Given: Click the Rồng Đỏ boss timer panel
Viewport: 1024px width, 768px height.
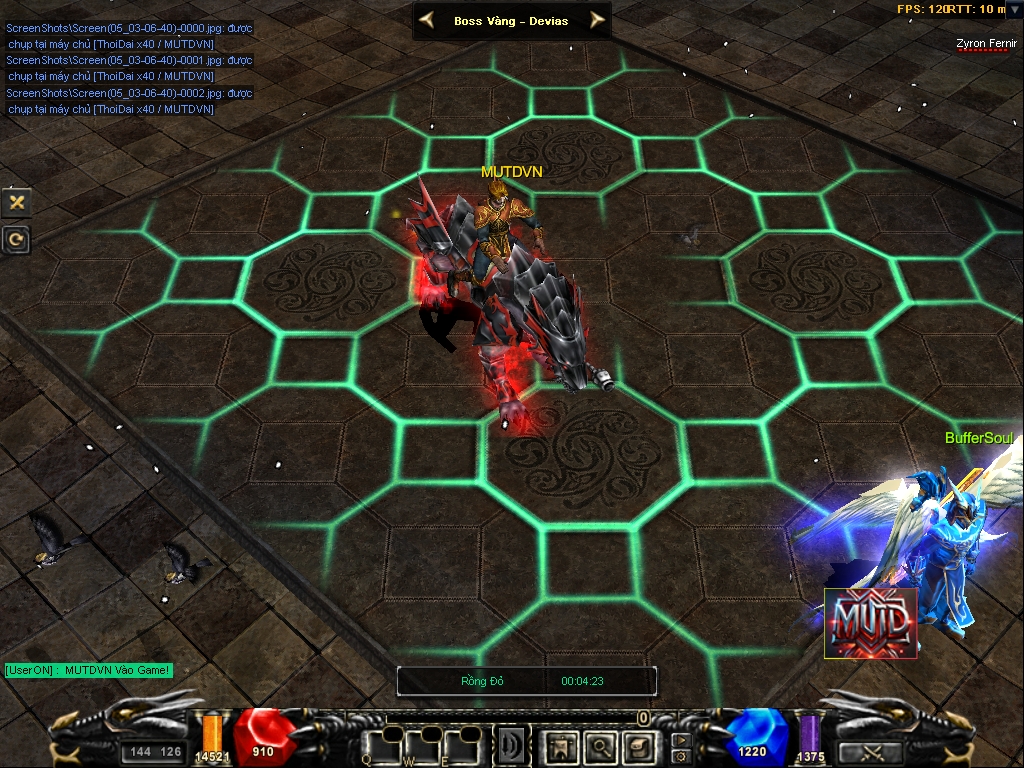Looking at the screenshot, I should click(x=527, y=681).
